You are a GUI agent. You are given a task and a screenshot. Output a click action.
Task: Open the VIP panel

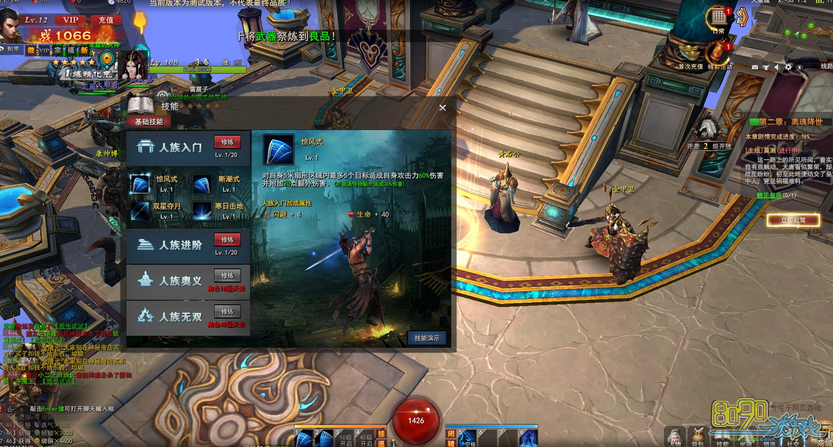click(x=70, y=19)
